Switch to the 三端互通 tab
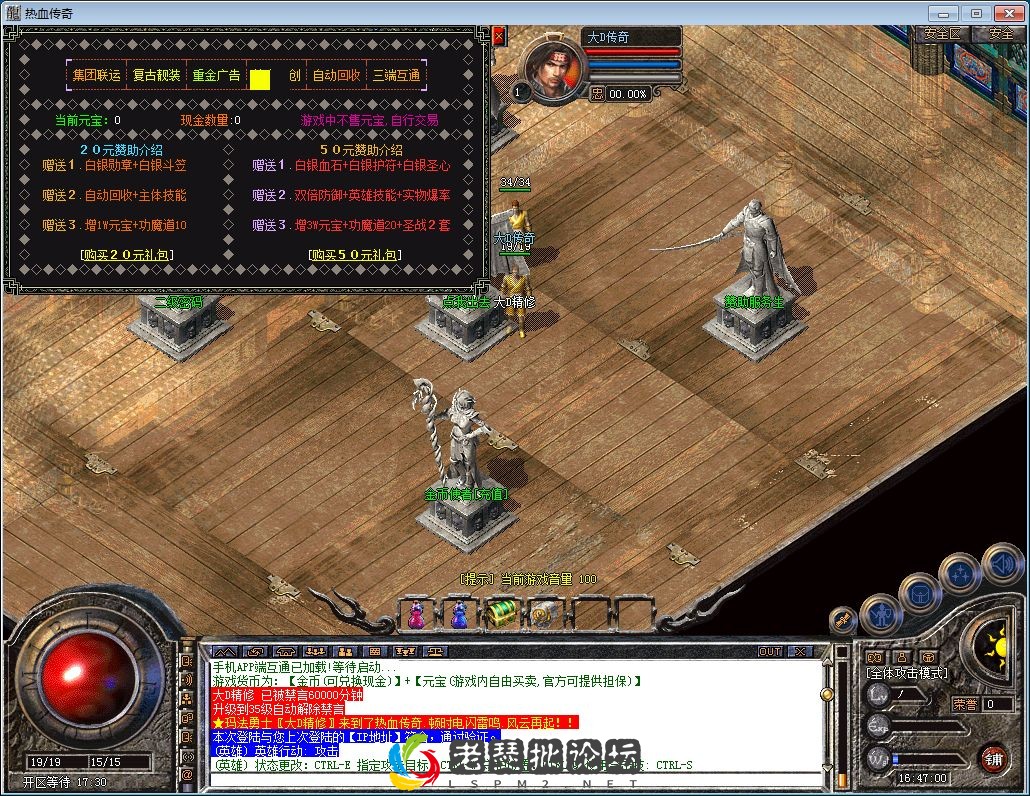Image resolution: width=1030 pixels, height=796 pixels. [397, 75]
